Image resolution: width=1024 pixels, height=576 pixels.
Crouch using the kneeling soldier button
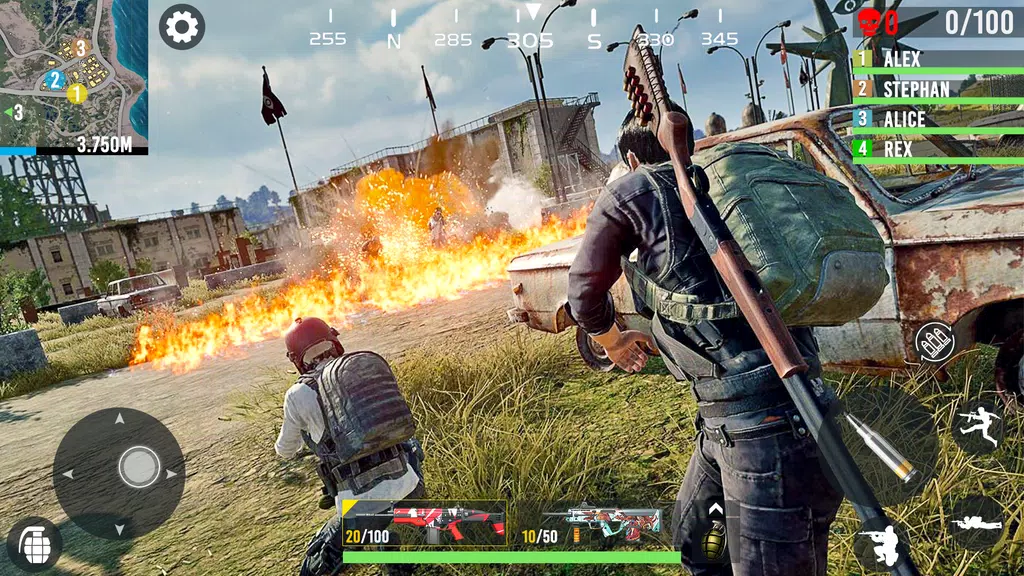click(x=880, y=546)
